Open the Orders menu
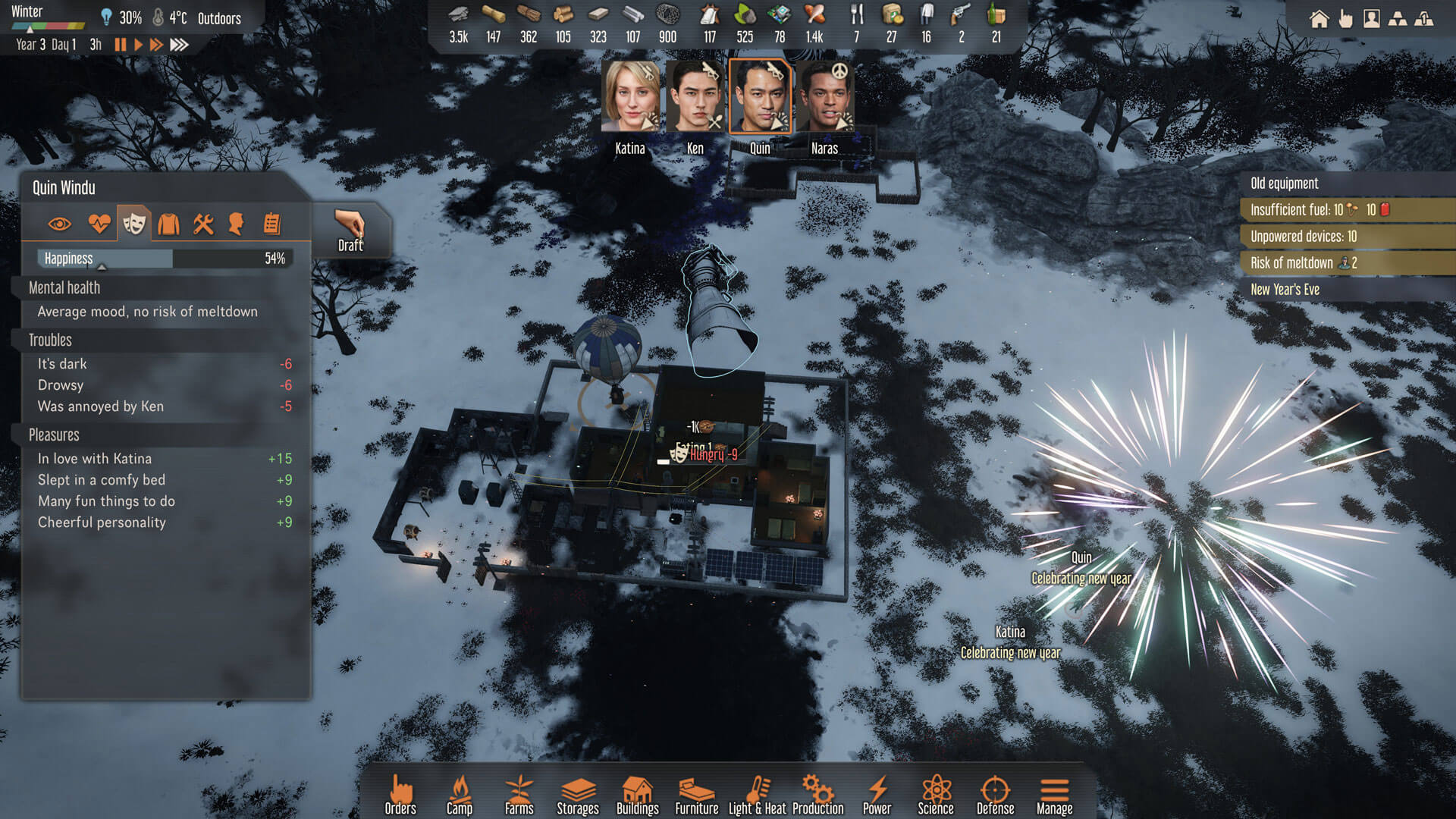1456x819 pixels. pyautogui.click(x=400, y=795)
